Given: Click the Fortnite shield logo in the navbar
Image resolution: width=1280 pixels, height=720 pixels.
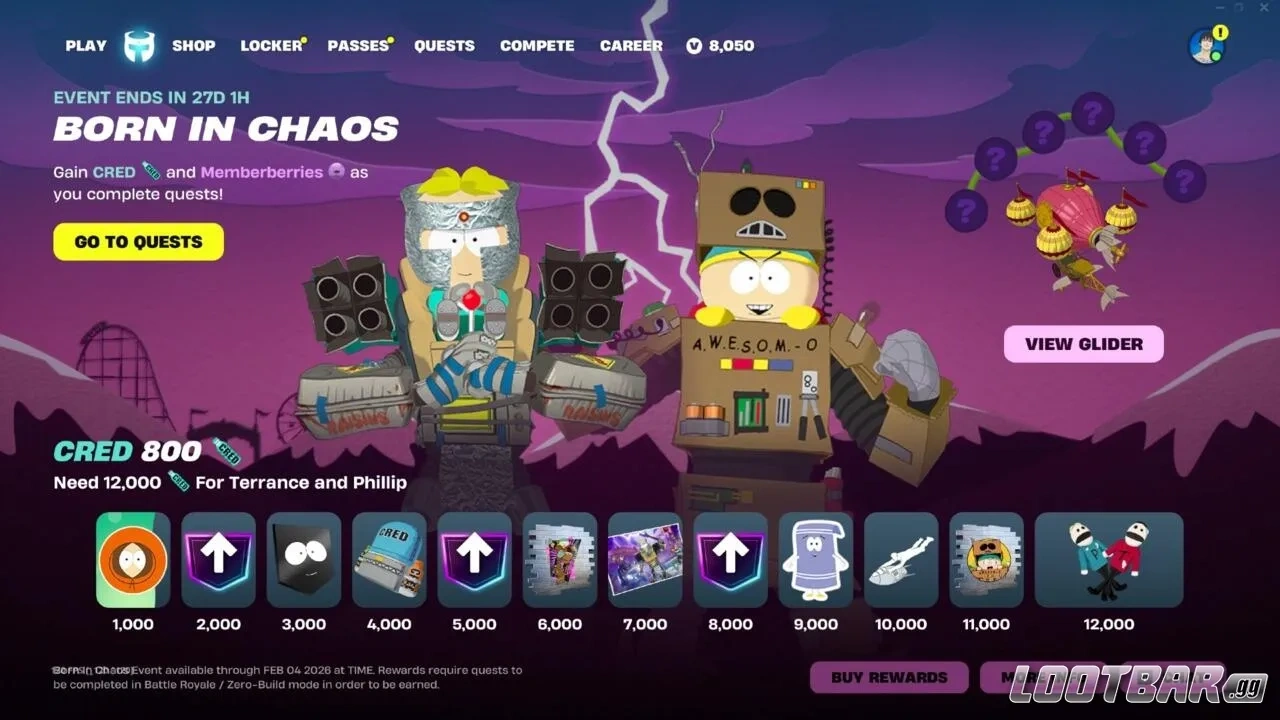Looking at the screenshot, I should pyautogui.click(x=139, y=45).
